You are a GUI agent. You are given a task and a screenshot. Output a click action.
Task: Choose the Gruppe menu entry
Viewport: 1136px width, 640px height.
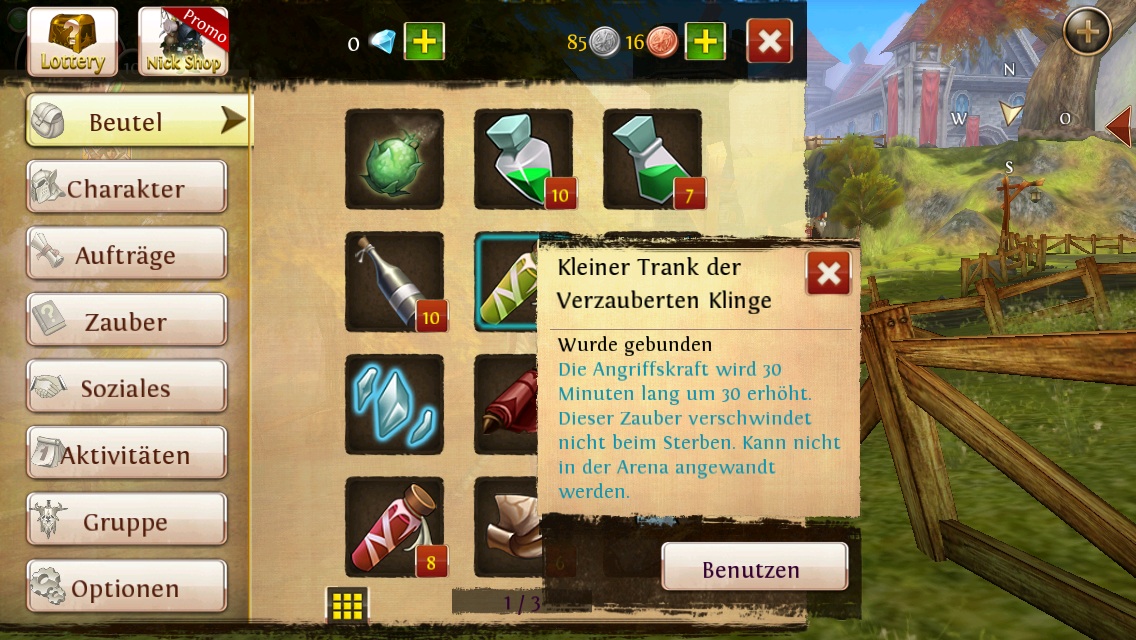[127, 521]
